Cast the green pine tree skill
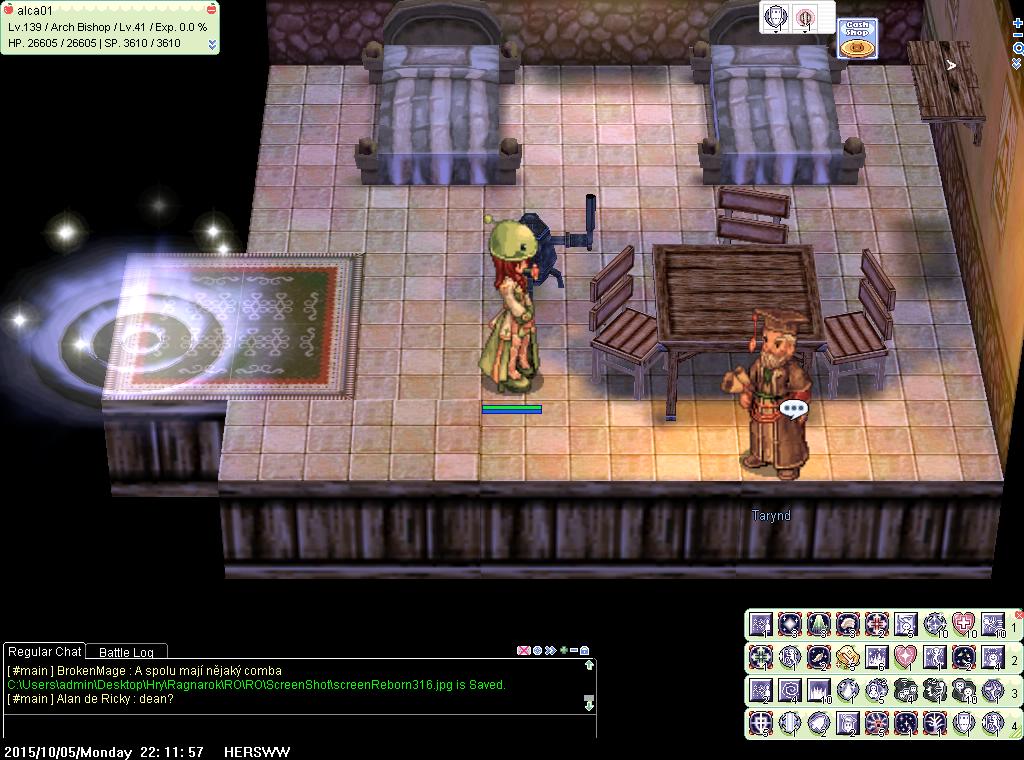Image resolution: width=1024 pixels, height=760 pixels. pos(819,625)
